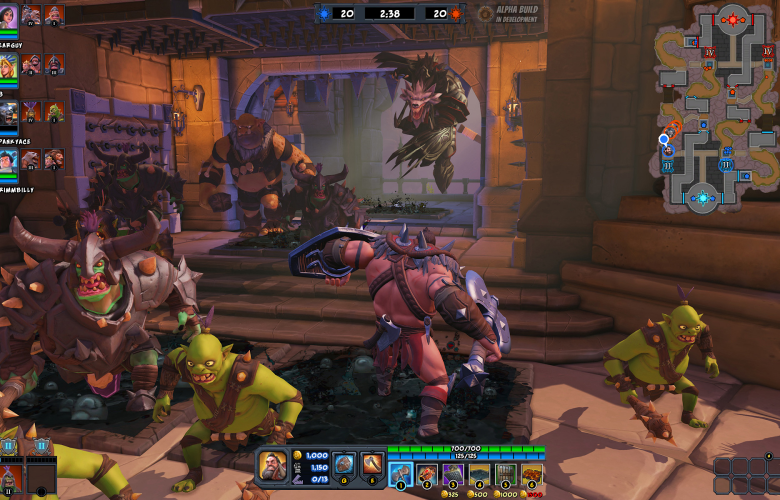Click the green goblin minion card icon
This screenshot has height=500, width=780.
point(55,112)
